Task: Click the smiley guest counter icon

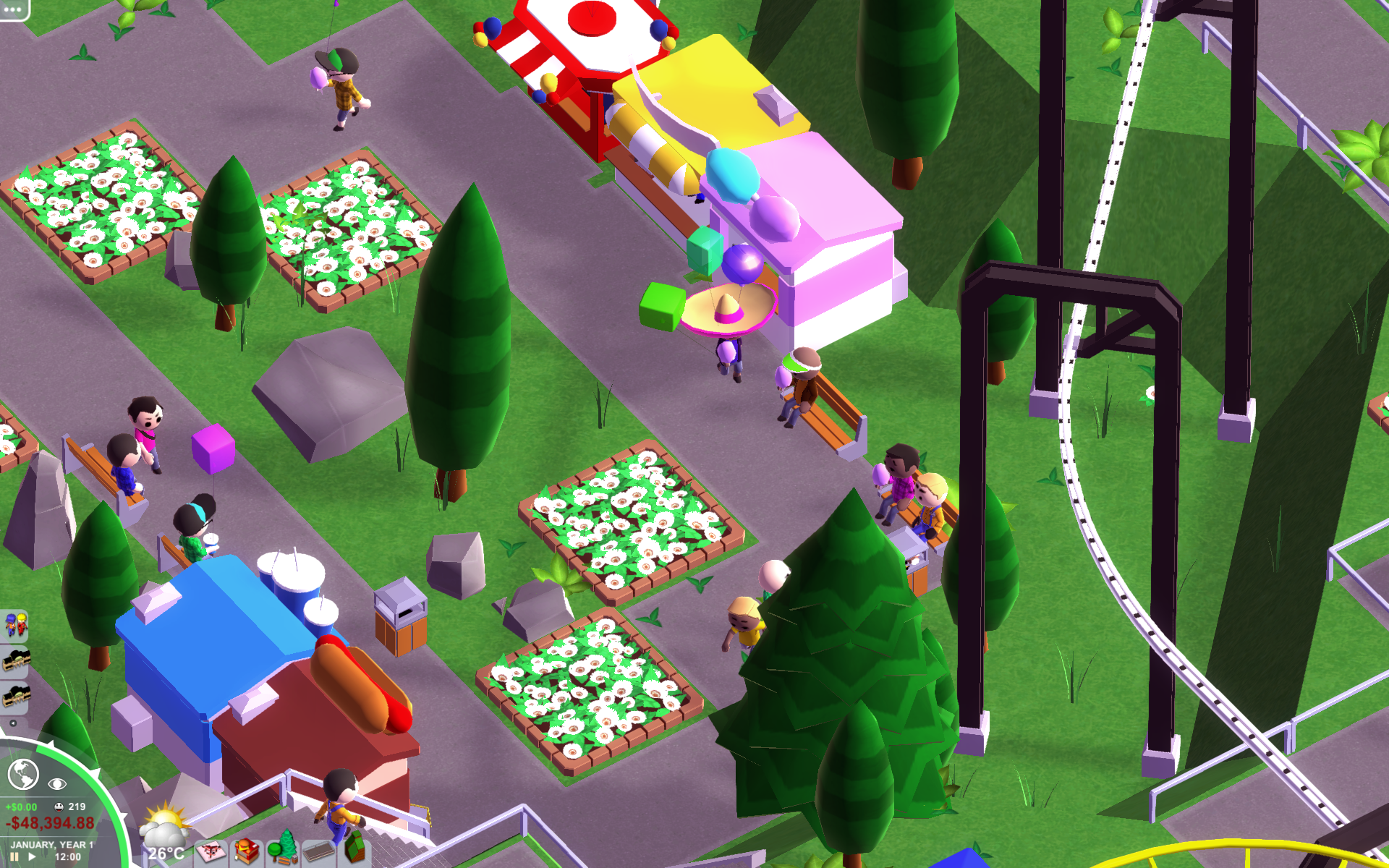Action: (x=59, y=807)
